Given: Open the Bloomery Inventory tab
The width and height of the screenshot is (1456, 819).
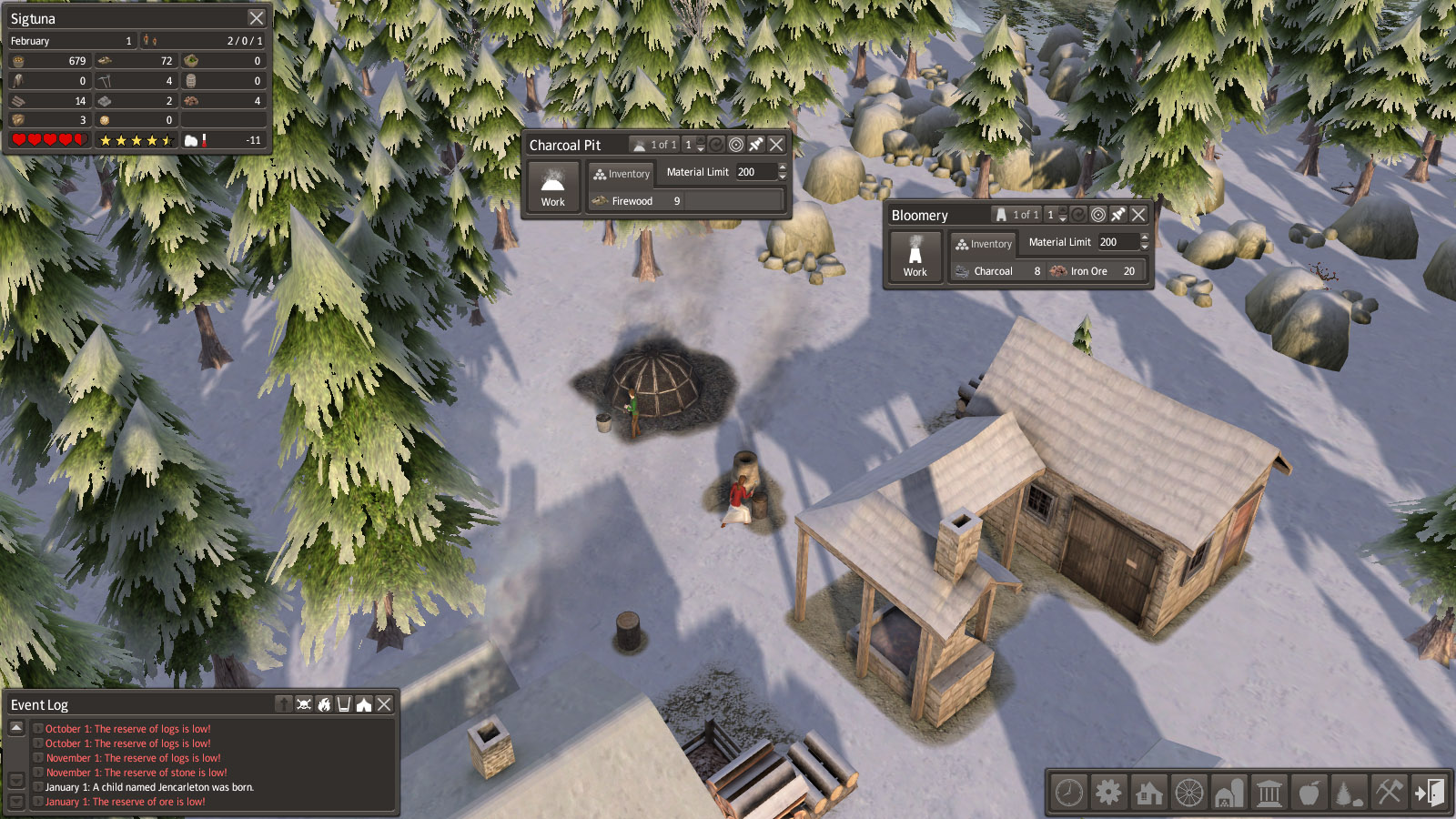Looking at the screenshot, I should point(984,244).
